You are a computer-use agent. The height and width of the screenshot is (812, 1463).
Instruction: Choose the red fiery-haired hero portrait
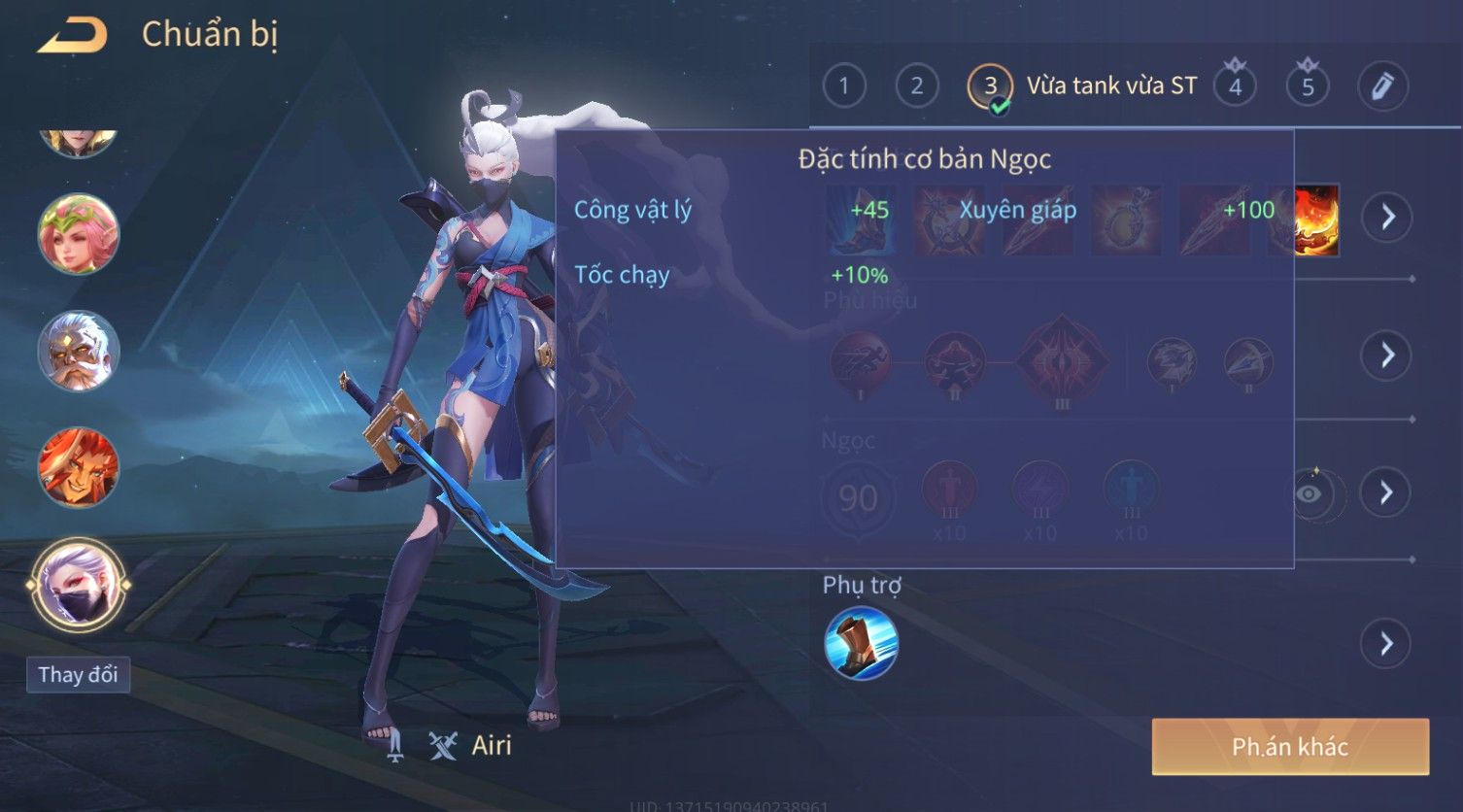coord(79,467)
